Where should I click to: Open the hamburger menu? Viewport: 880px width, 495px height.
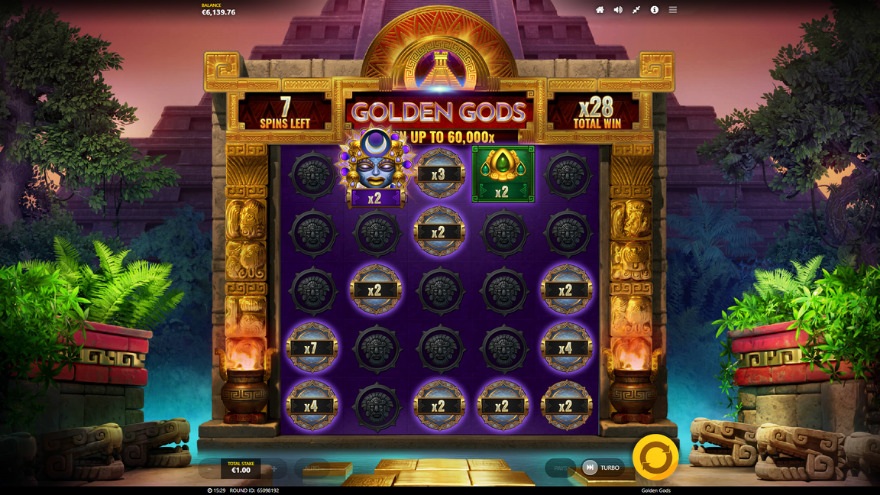click(x=672, y=10)
